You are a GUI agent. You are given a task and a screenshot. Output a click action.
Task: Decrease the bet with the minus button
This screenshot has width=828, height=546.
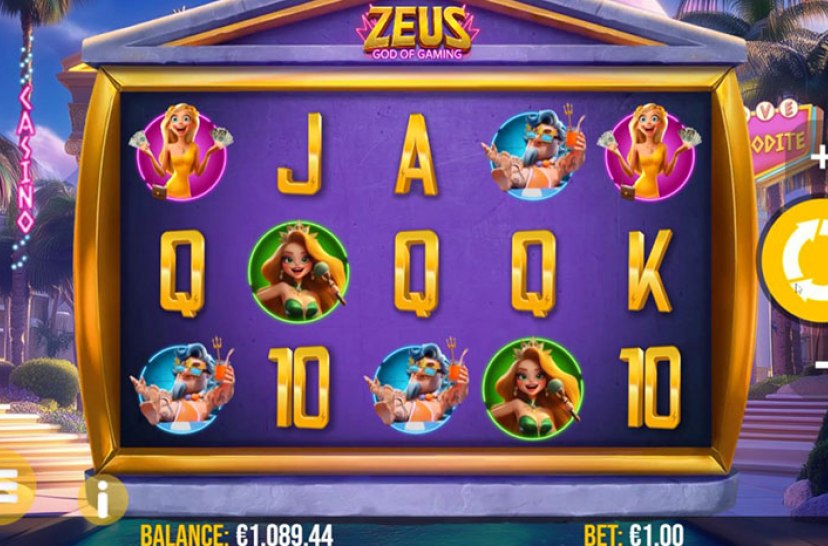[x=821, y=365]
